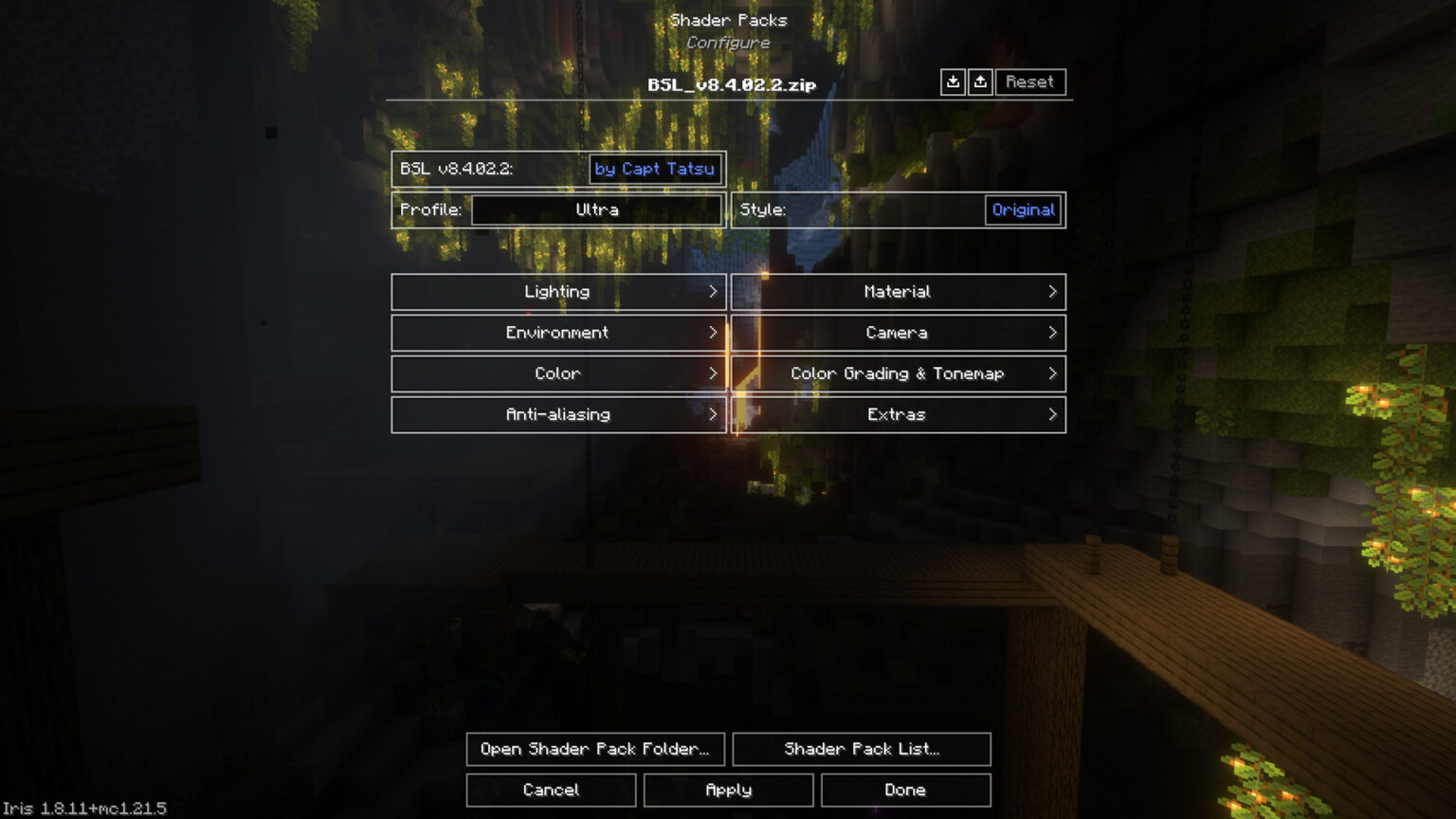Open the Anti-aliasing settings panel
Viewport: 1456px width, 819px height.
557,414
